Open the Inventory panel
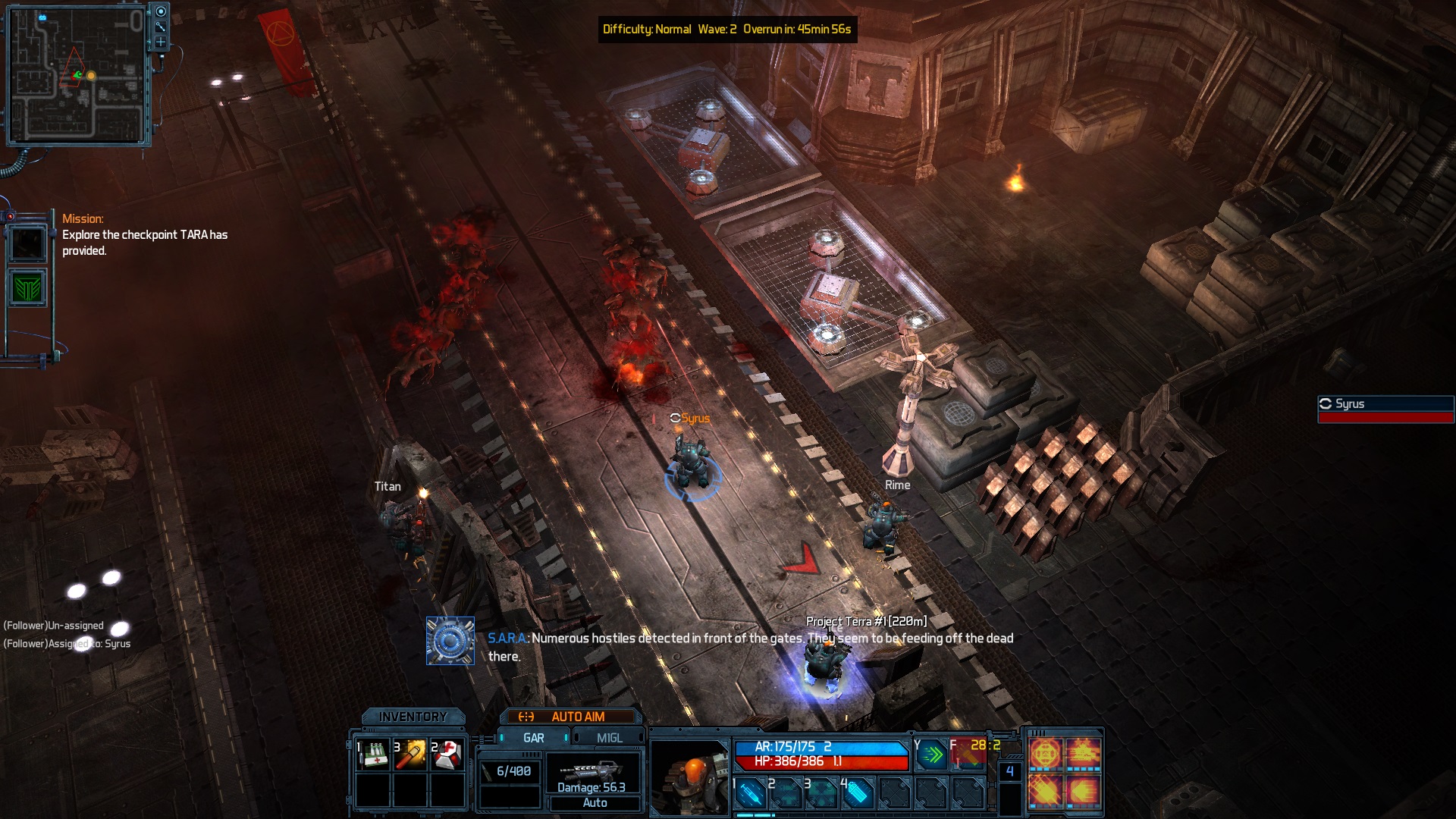 click(x=413, y=717)
